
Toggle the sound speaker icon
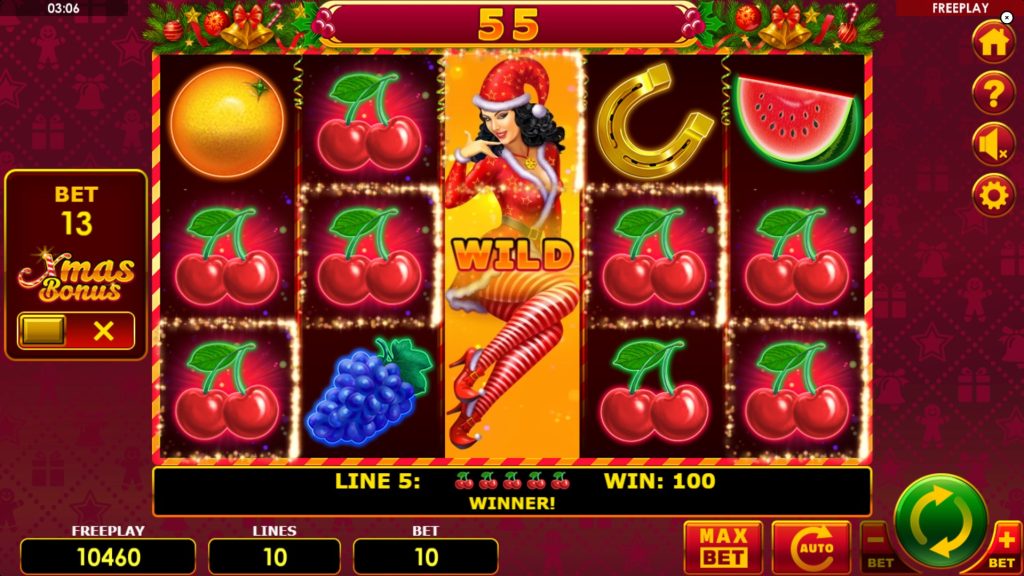tap(993, 144)
